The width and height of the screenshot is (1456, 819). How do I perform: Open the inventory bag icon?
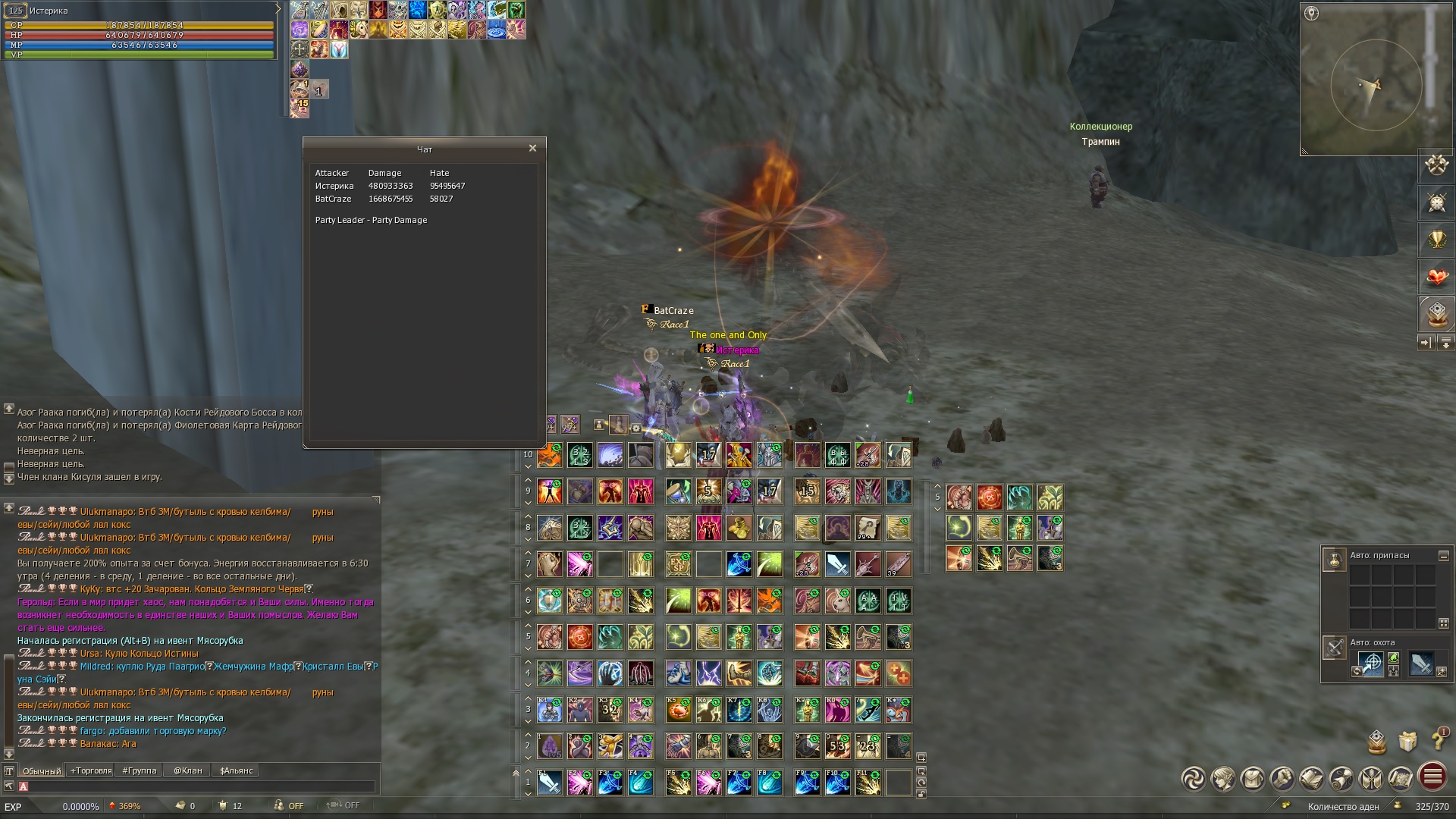point(1253,779)
